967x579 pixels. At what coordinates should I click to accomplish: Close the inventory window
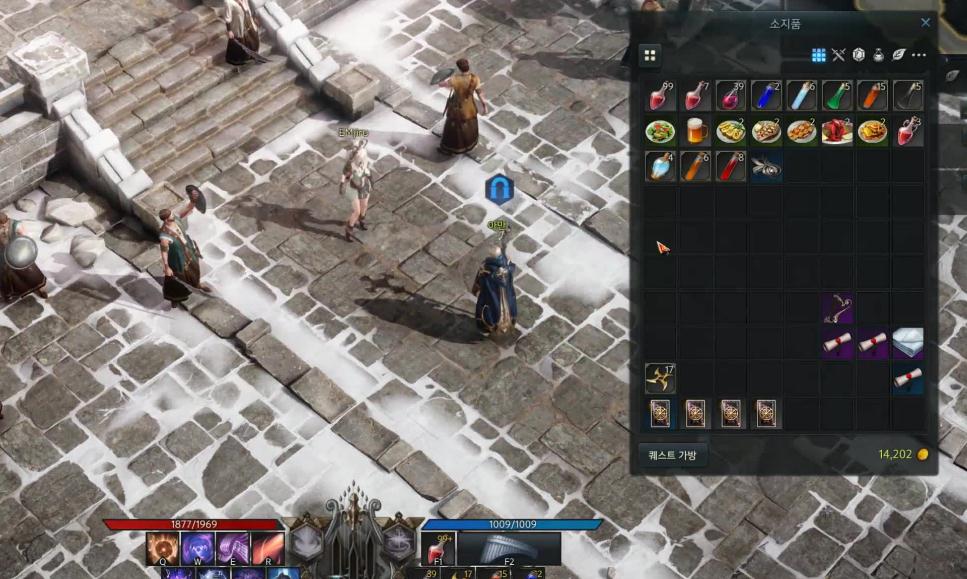[x=925, y=23]
